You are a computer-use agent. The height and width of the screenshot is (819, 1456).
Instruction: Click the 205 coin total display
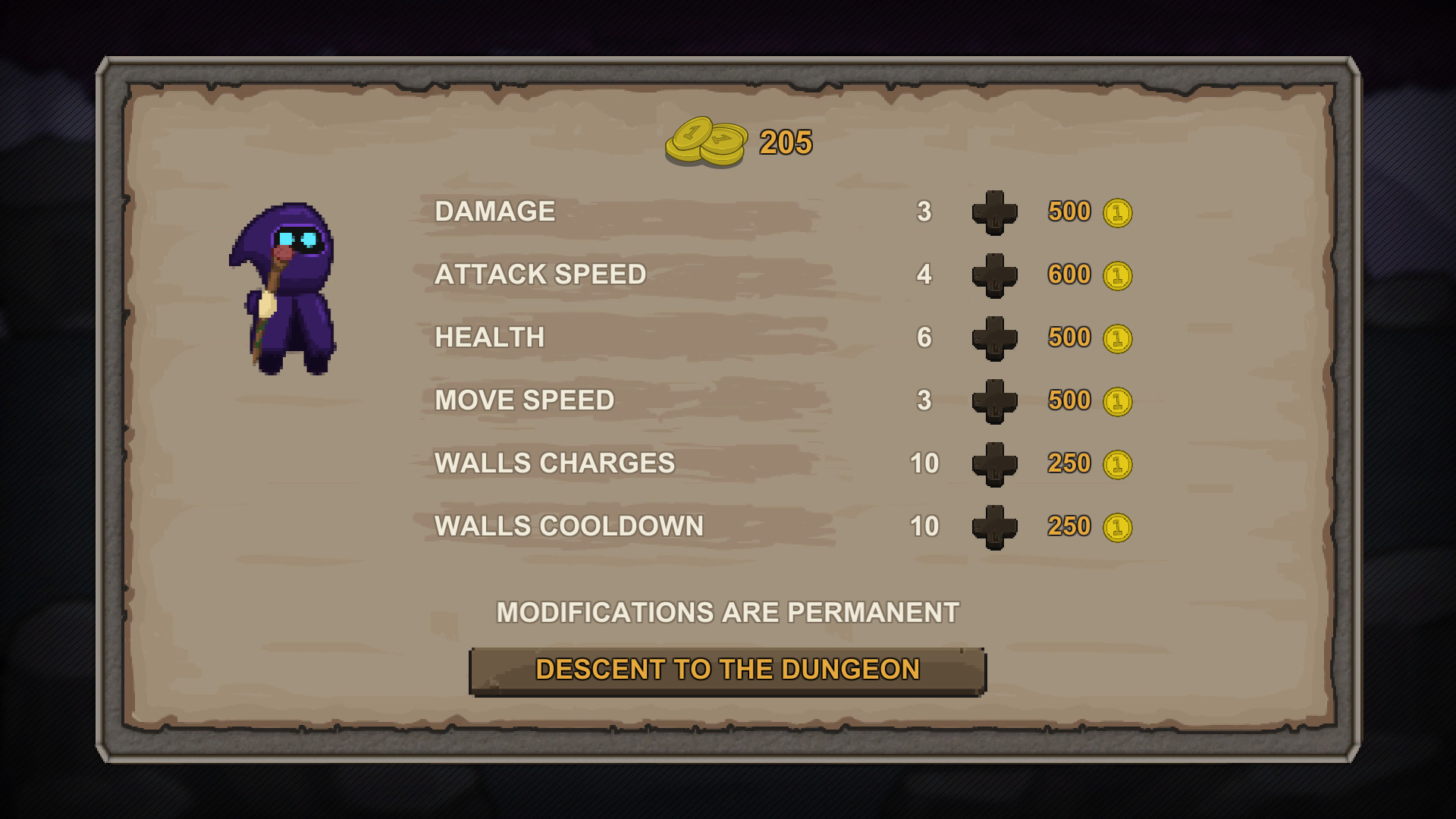pyautogui.click(x=783, y=142)
